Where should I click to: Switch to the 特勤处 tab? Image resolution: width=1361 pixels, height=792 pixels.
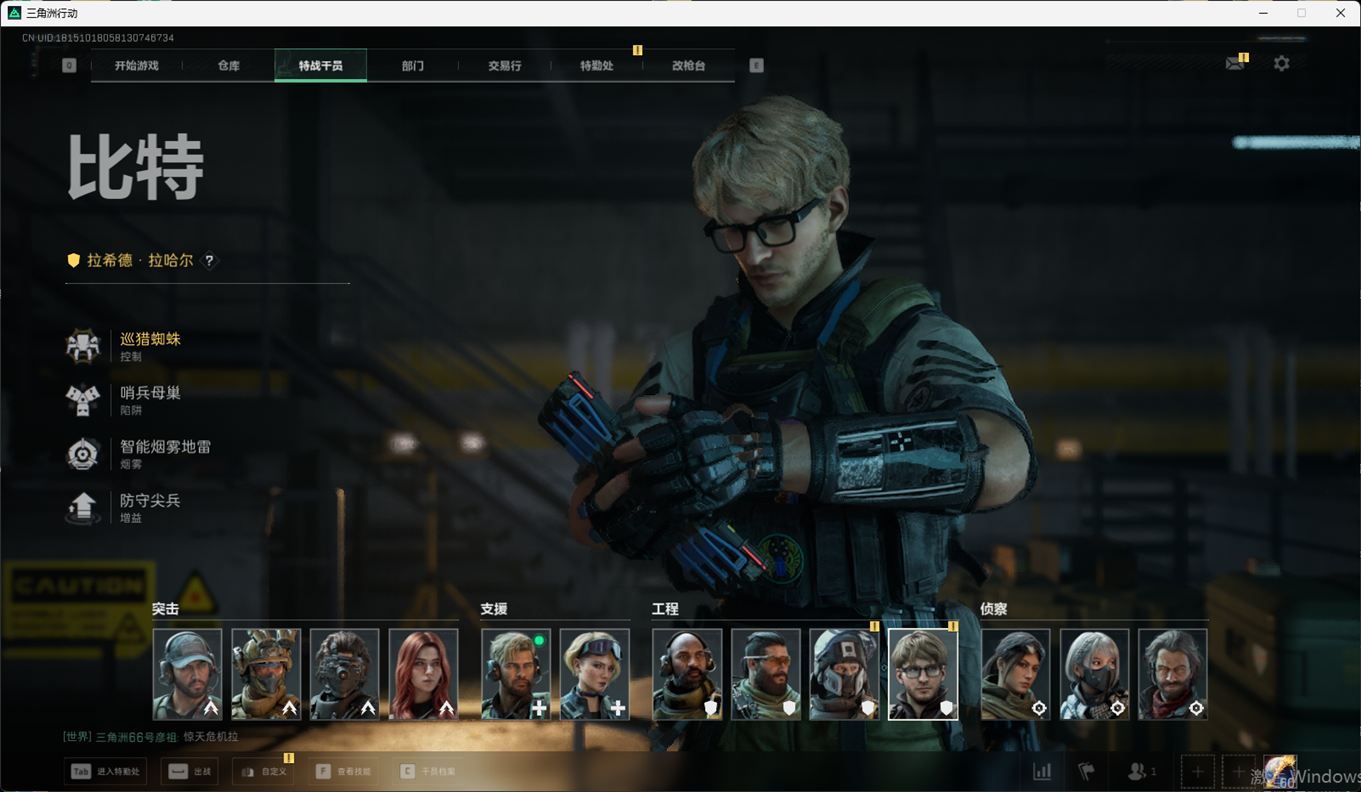(597, 66)
